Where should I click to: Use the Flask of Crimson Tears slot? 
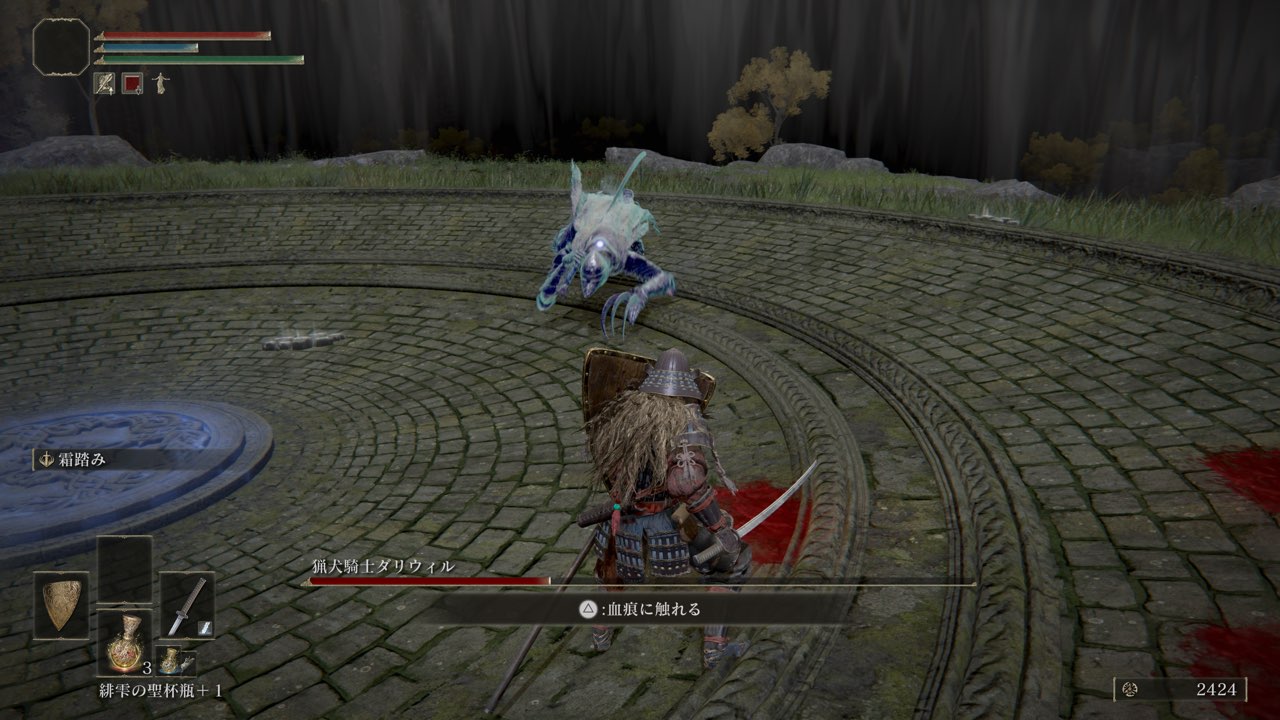tap(124, 642)
